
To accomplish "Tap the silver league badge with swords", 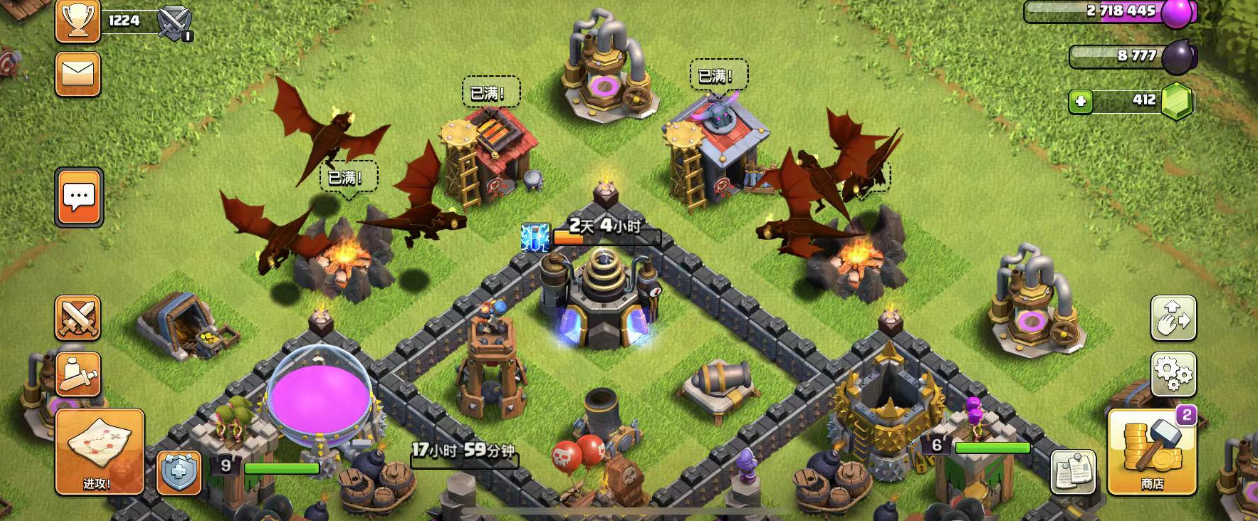I will 175,22.
